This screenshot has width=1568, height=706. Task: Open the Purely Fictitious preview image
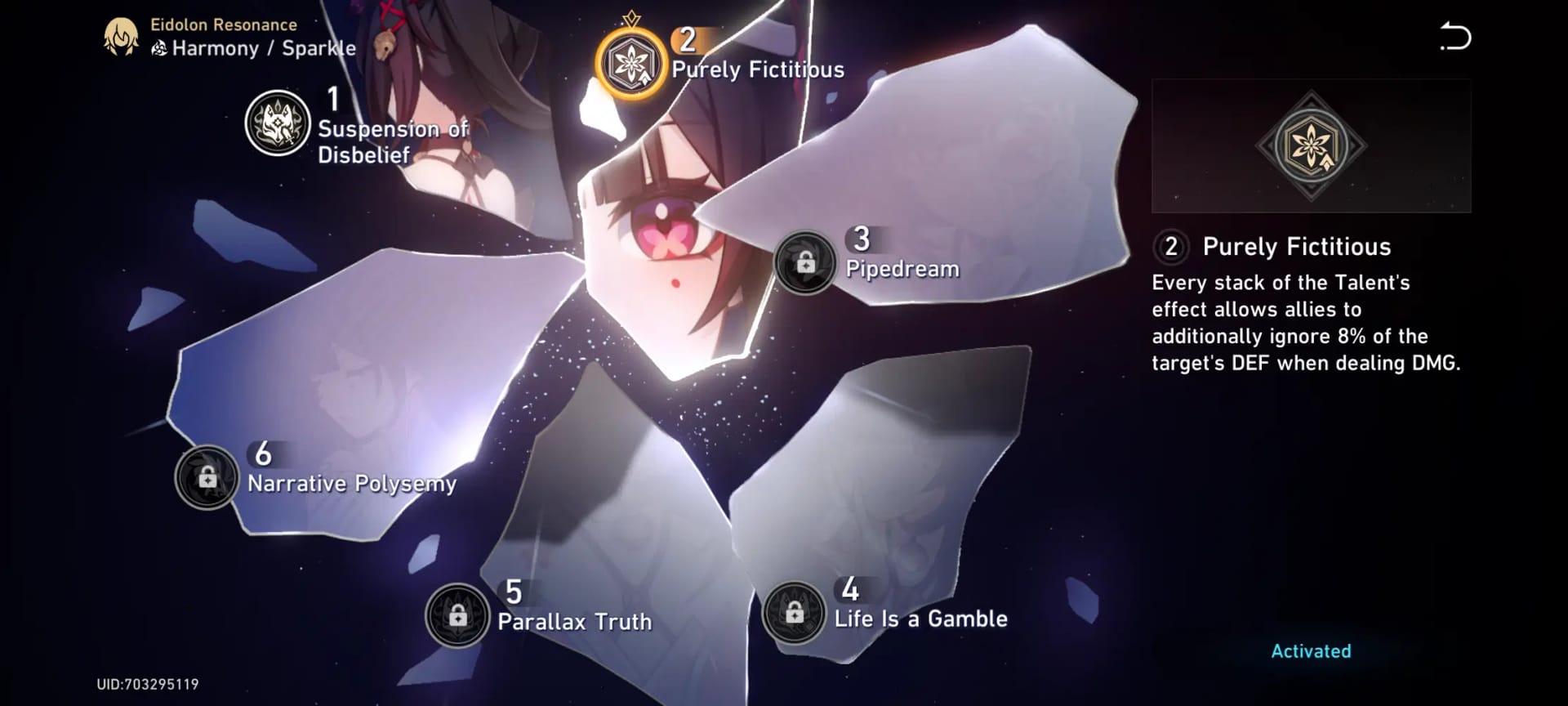[x=1310, y=145]
